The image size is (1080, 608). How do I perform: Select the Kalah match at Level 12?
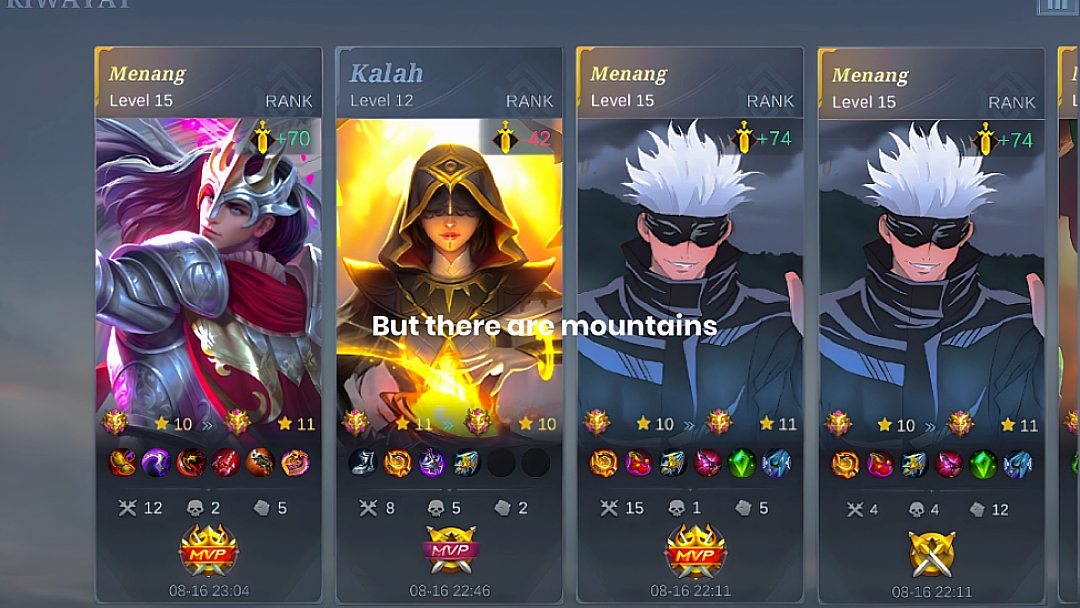(x=449, y=300)
